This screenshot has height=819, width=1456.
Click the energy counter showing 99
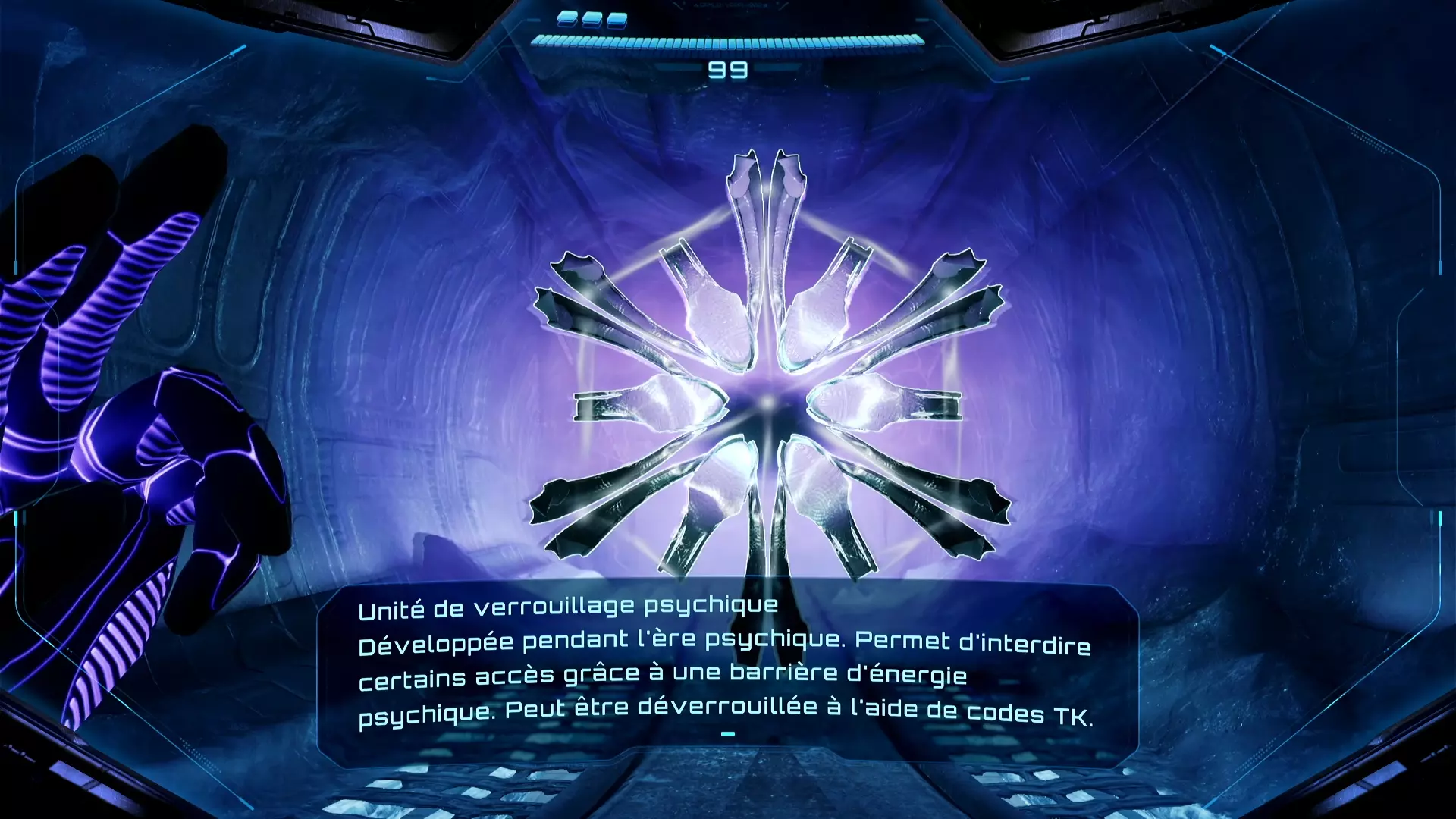[x=728, y=70]
